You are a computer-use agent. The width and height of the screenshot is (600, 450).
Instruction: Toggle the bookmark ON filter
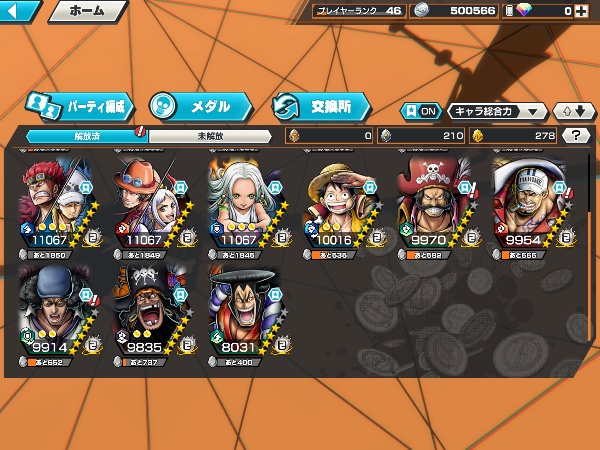tap(421, 111)
